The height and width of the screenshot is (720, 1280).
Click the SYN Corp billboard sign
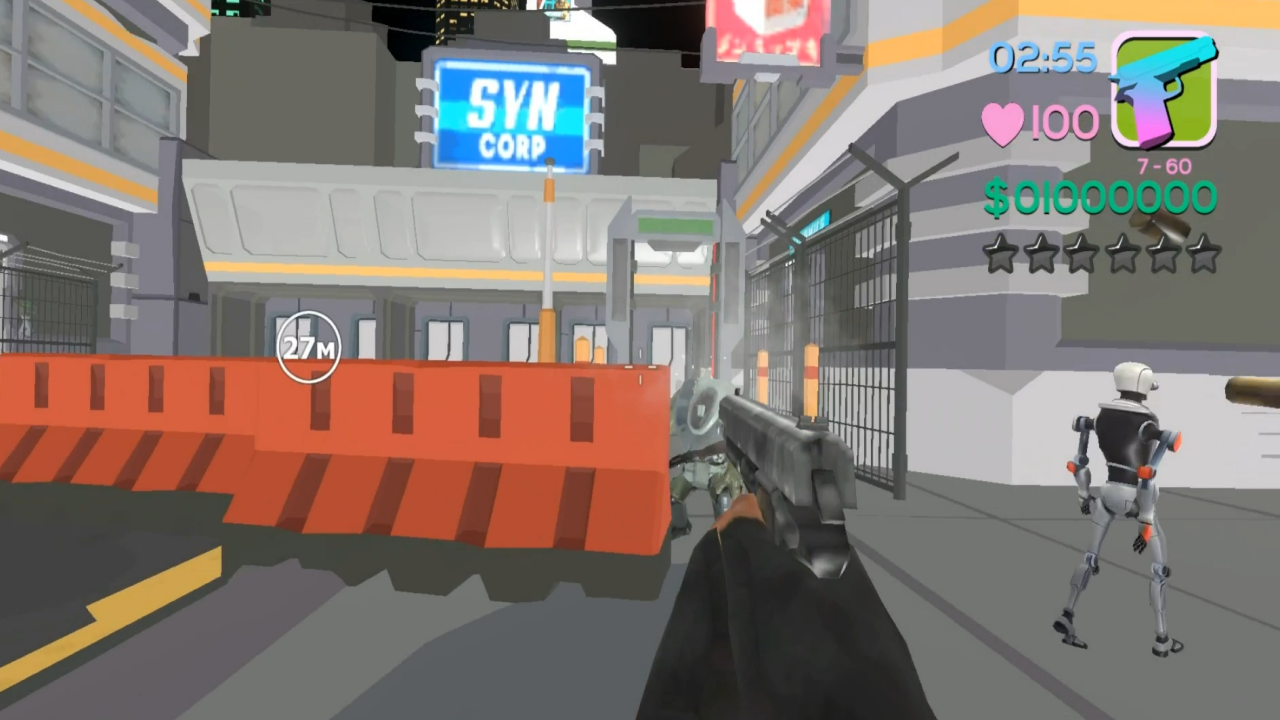(x=511, y=113)
